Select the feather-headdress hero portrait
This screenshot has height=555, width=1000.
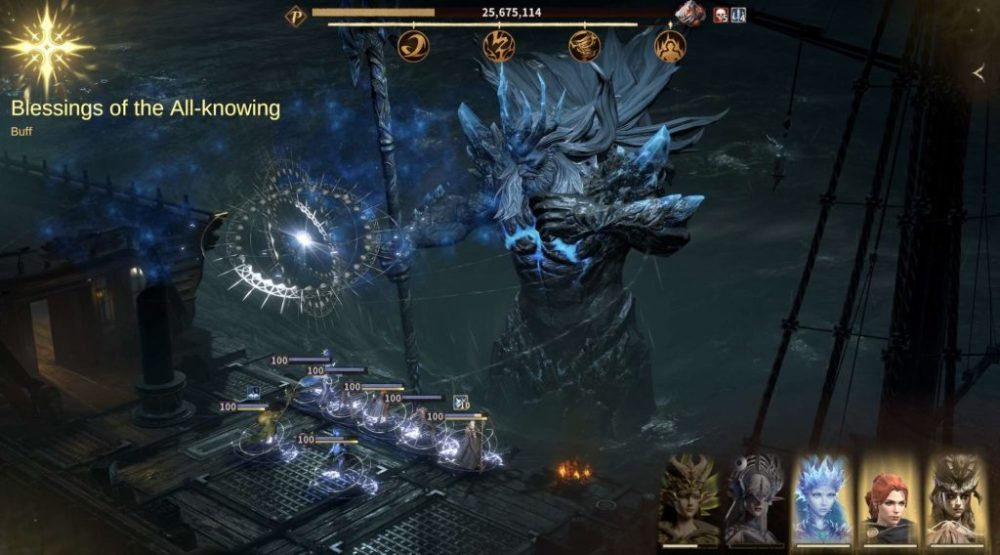[x=956, y=498]
